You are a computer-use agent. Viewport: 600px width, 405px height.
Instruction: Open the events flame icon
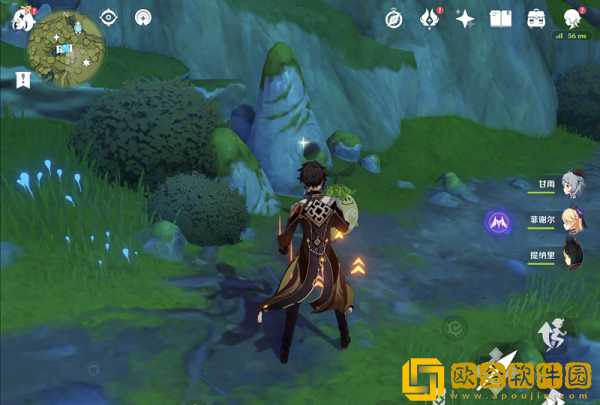click(x=430, y=18)
